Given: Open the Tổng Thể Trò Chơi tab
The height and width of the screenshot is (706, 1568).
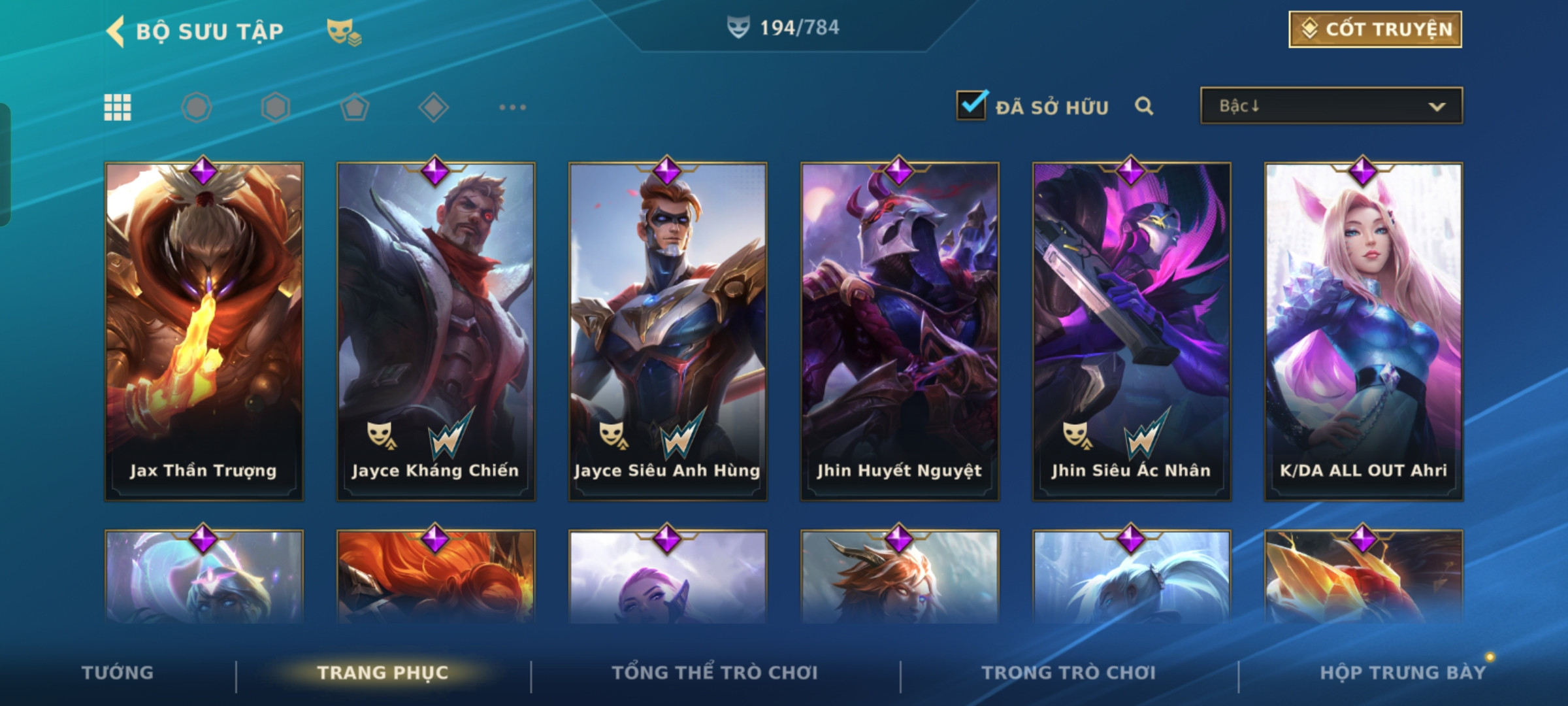Looking at the screenshot, I should click(715, 673).
